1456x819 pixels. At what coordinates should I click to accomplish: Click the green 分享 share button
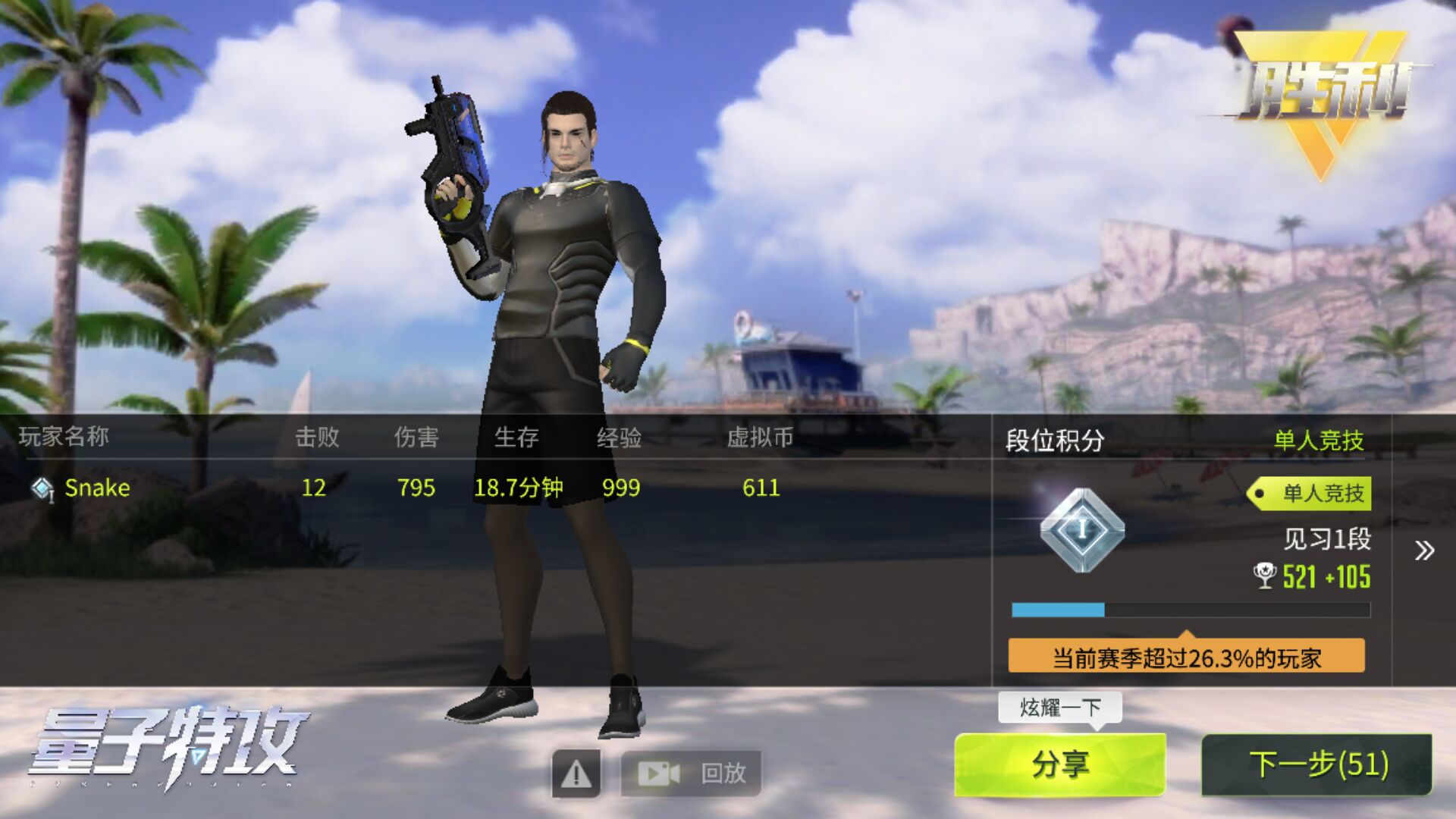(1059, 764)
